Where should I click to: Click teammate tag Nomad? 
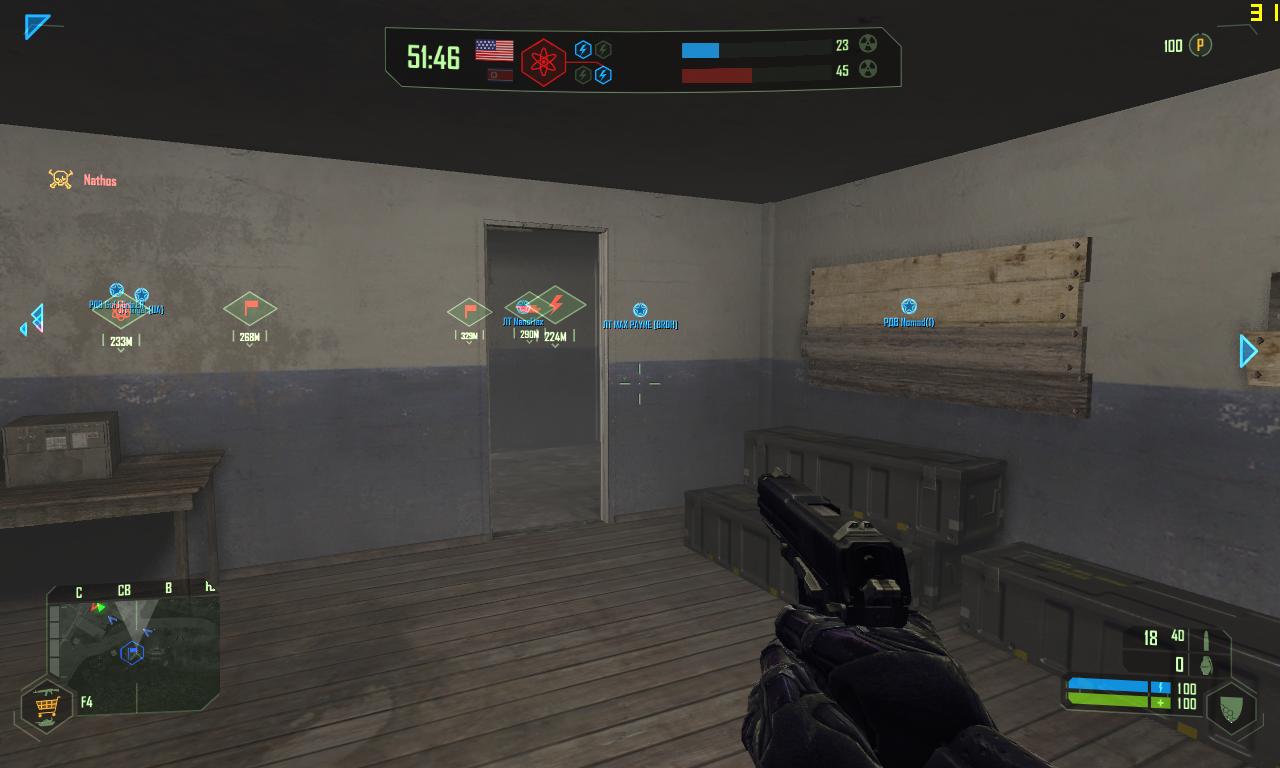[x=908, y=321]
